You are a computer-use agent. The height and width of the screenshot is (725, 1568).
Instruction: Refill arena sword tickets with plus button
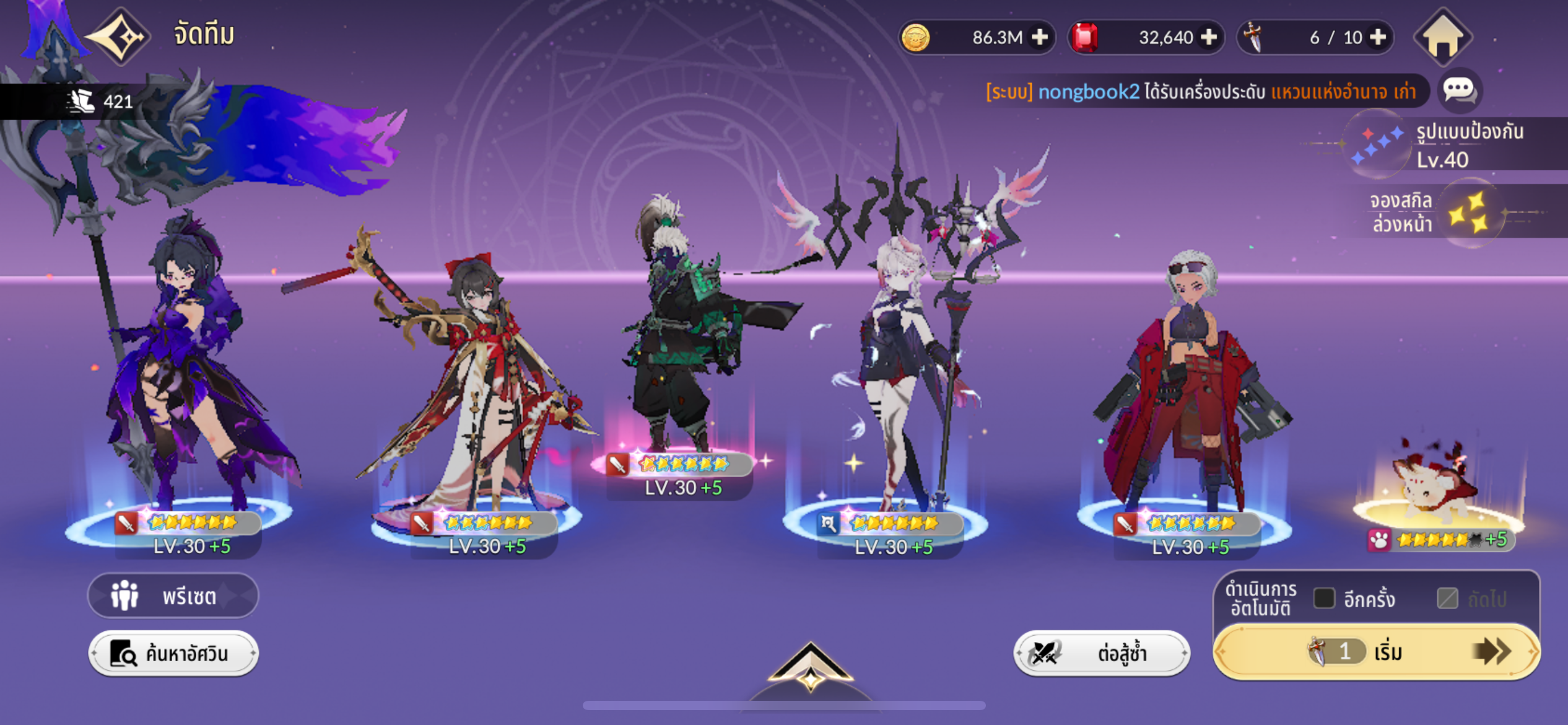click(x=1378, y=37)
